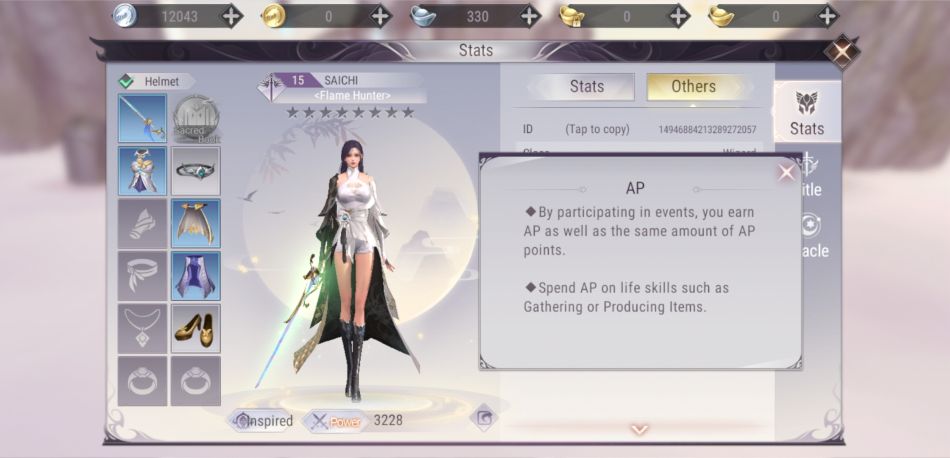Close the AP info popup
Viewport: 950px width, 458px height.
point(786,172)
